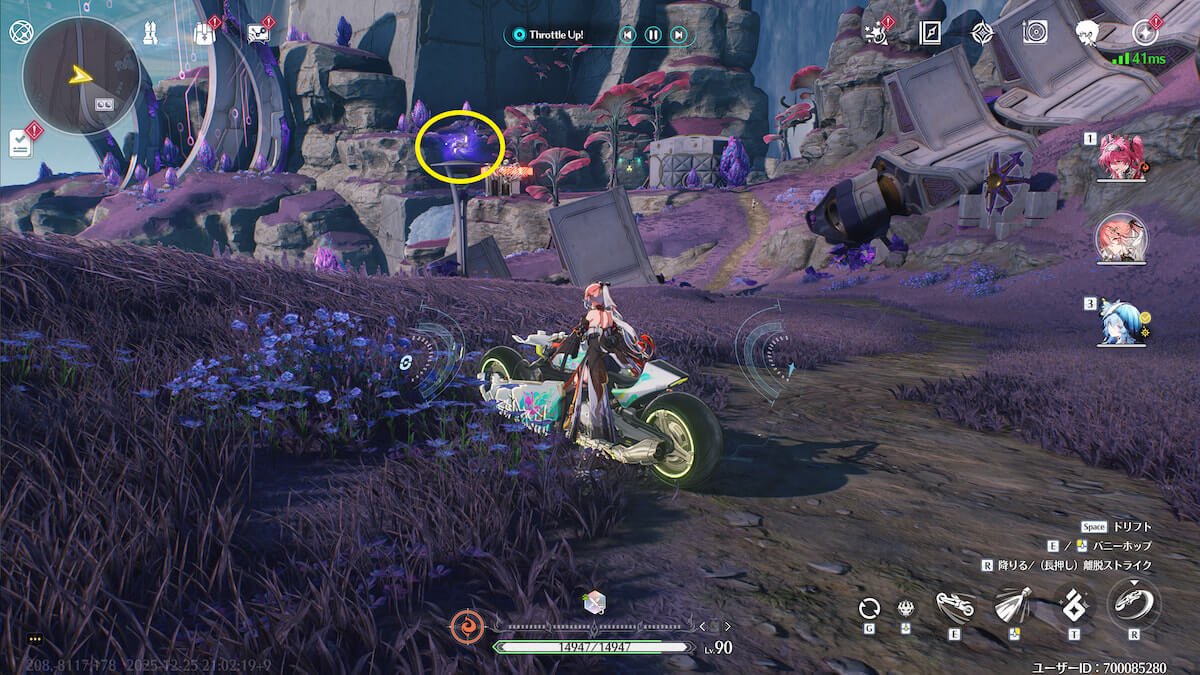Skip to the next music track
1200x675 pixels.
(679, 35)
